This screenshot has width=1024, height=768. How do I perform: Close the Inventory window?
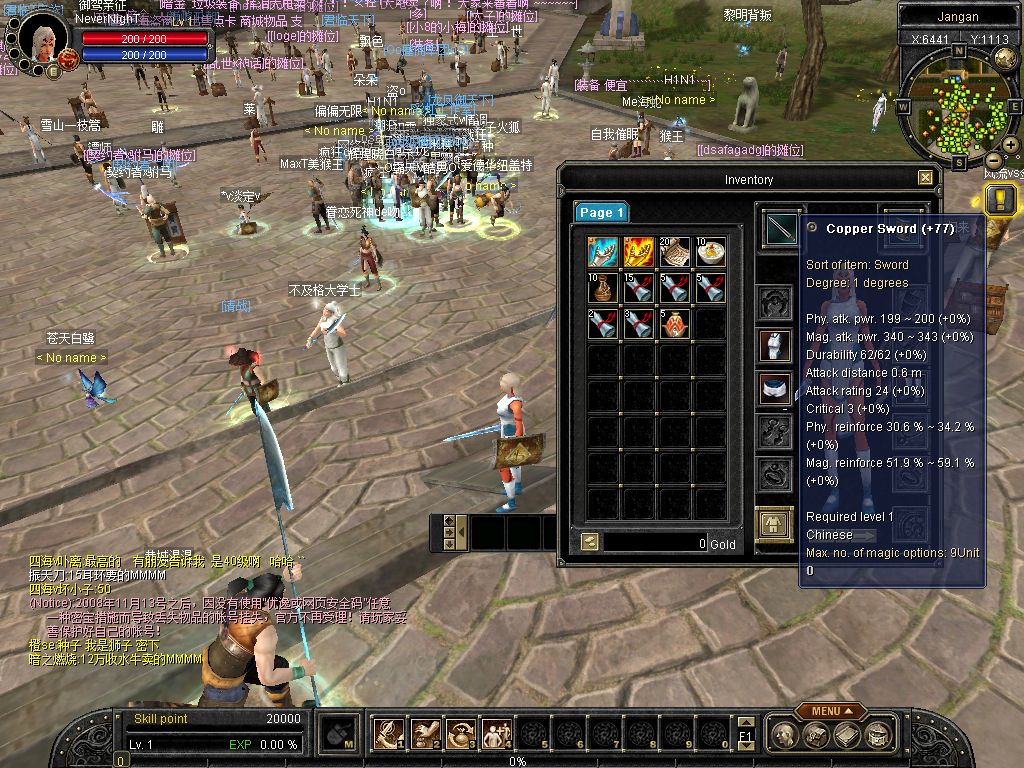pyautogui.click(x=925, y=178)
